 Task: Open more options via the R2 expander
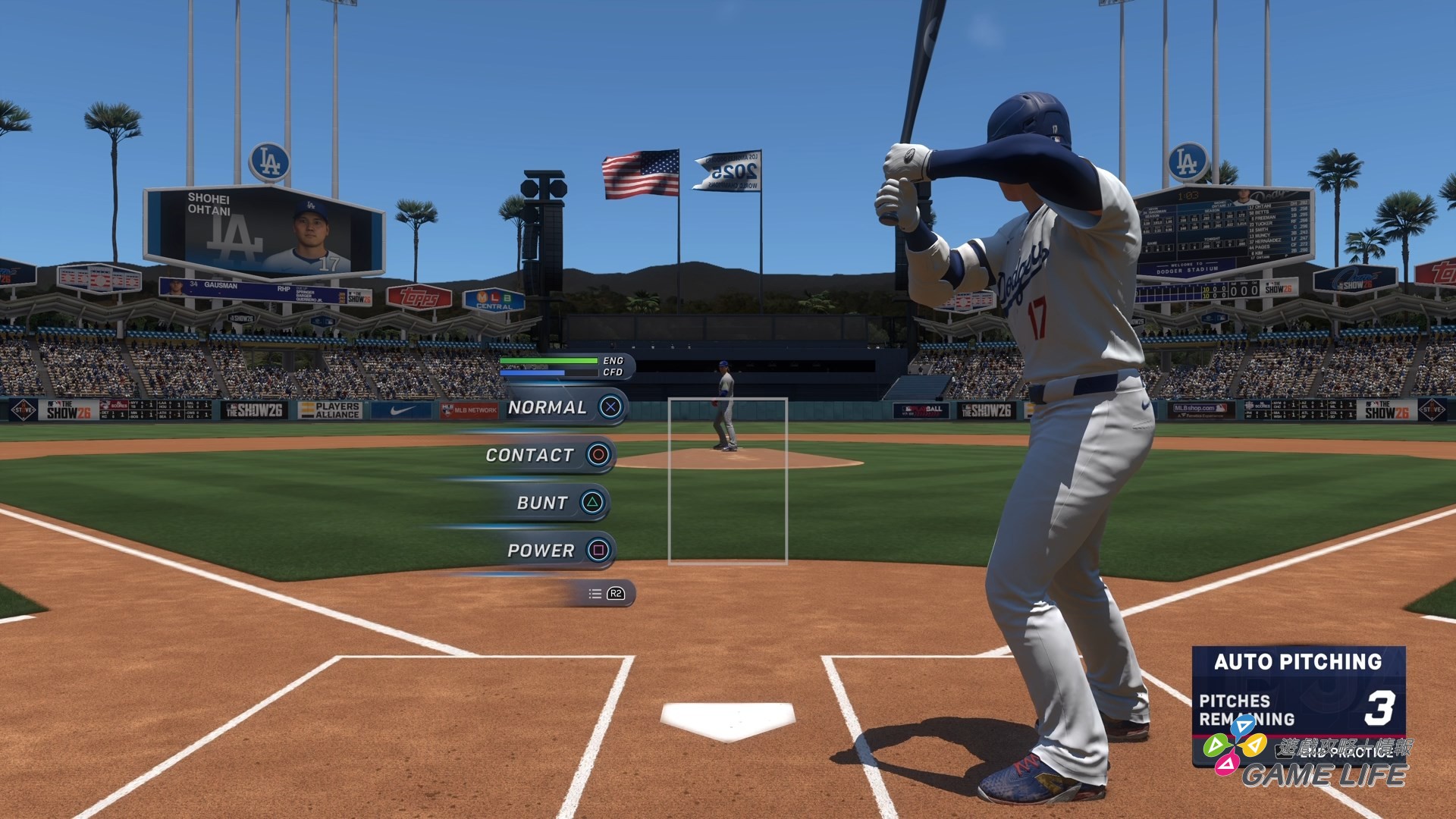[x=616, y=595]
